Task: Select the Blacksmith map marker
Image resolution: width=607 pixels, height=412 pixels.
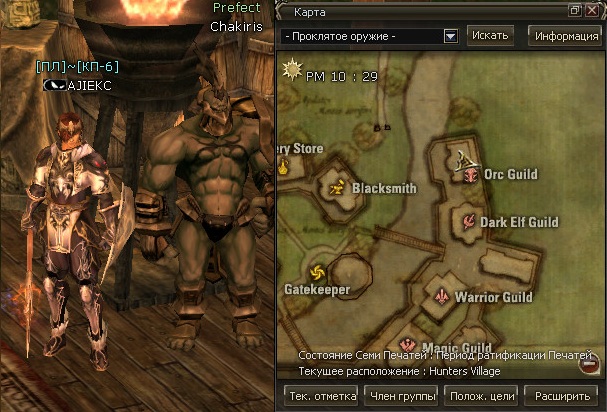Action: click(x=337, y=186)
